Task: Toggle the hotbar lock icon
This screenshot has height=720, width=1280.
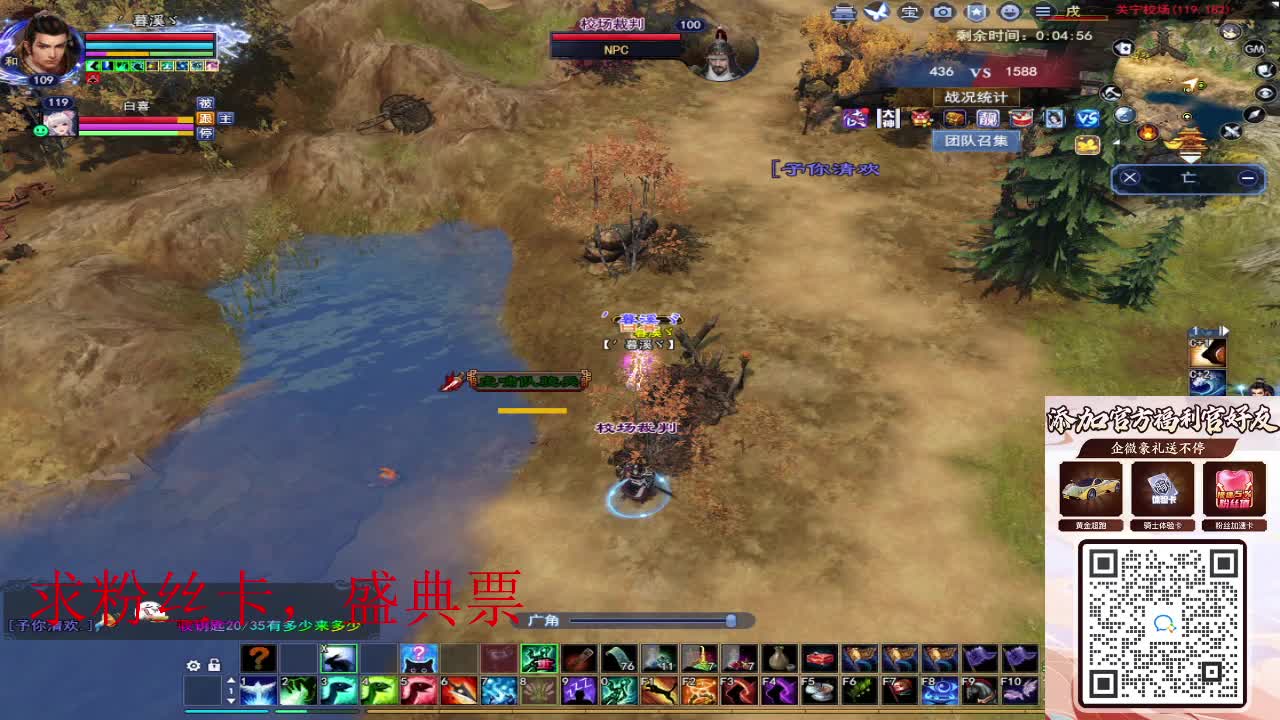Action: [214, 665]
